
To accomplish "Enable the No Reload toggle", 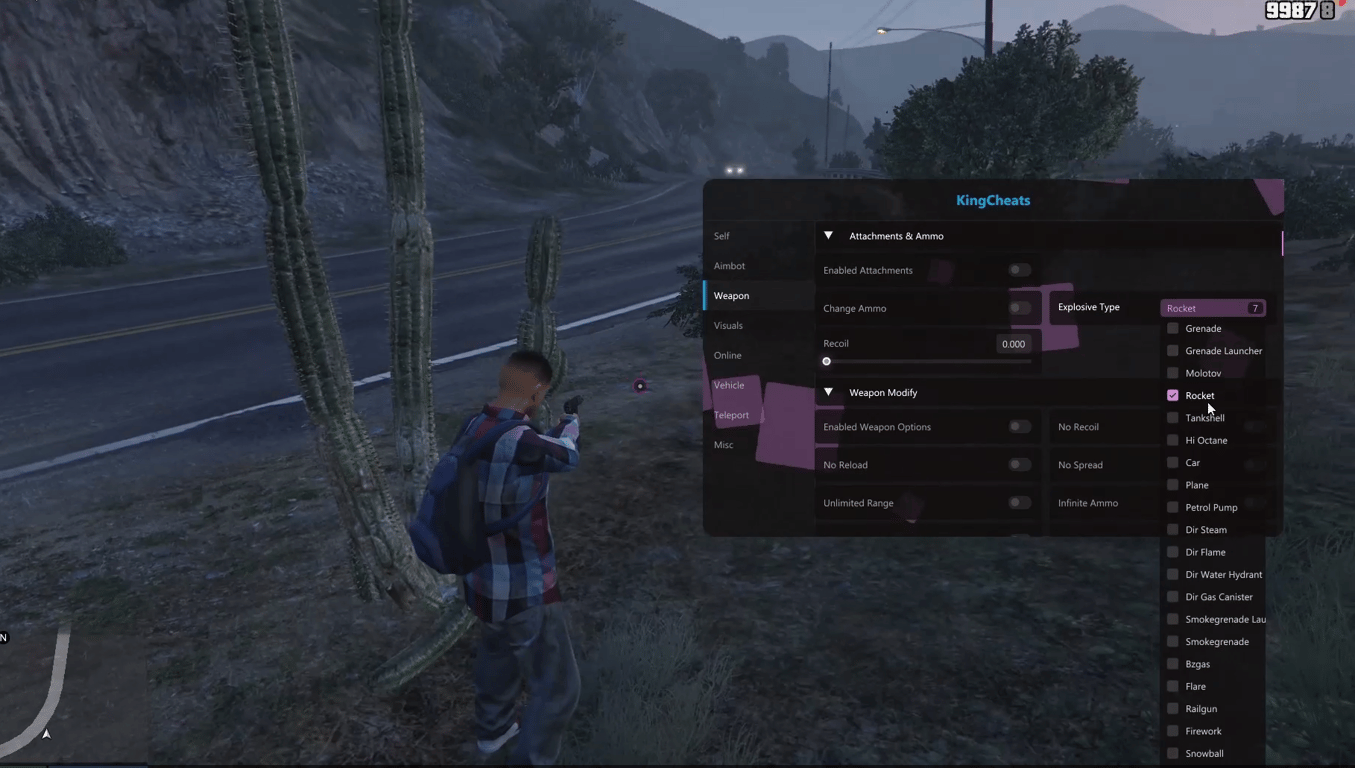I will [1018, 465].
